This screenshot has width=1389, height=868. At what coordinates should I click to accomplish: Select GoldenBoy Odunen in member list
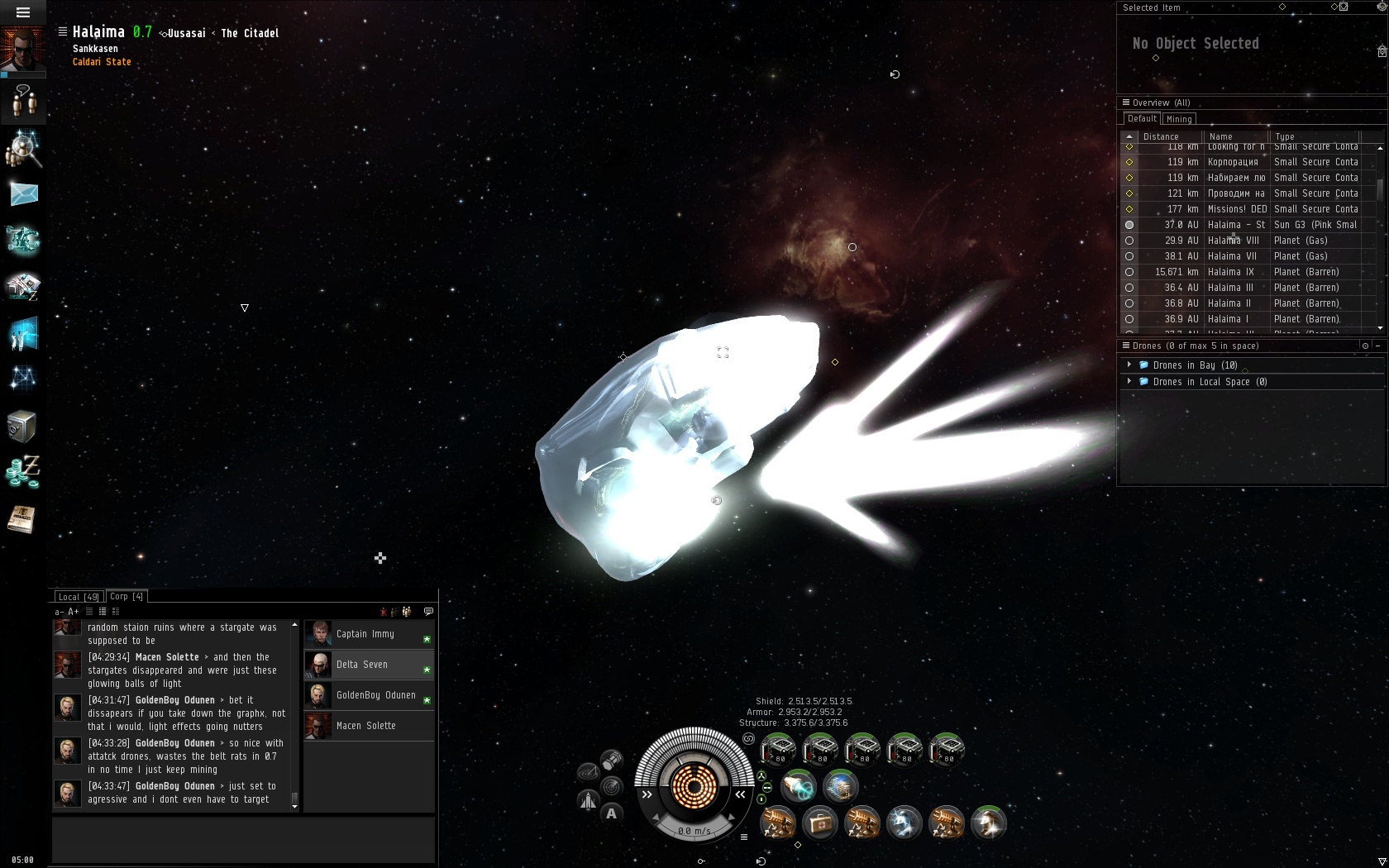pos(375,695)
